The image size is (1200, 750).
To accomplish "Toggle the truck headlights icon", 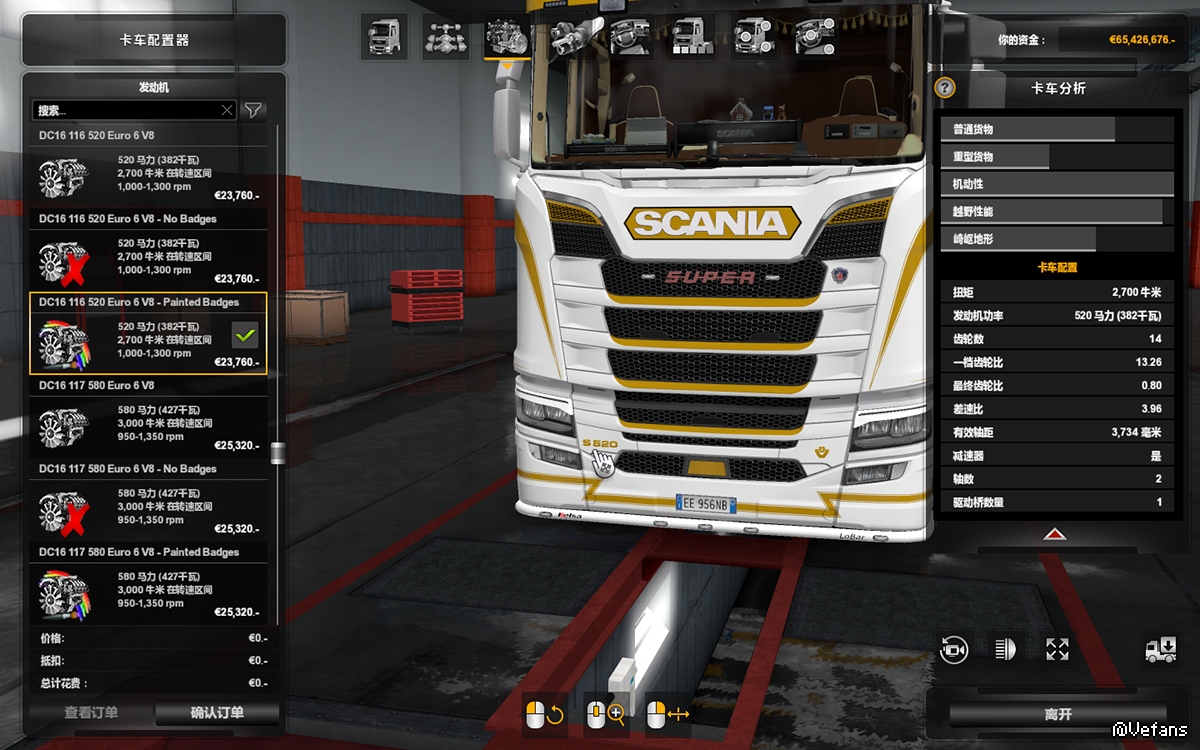I will coord(1004,650).
